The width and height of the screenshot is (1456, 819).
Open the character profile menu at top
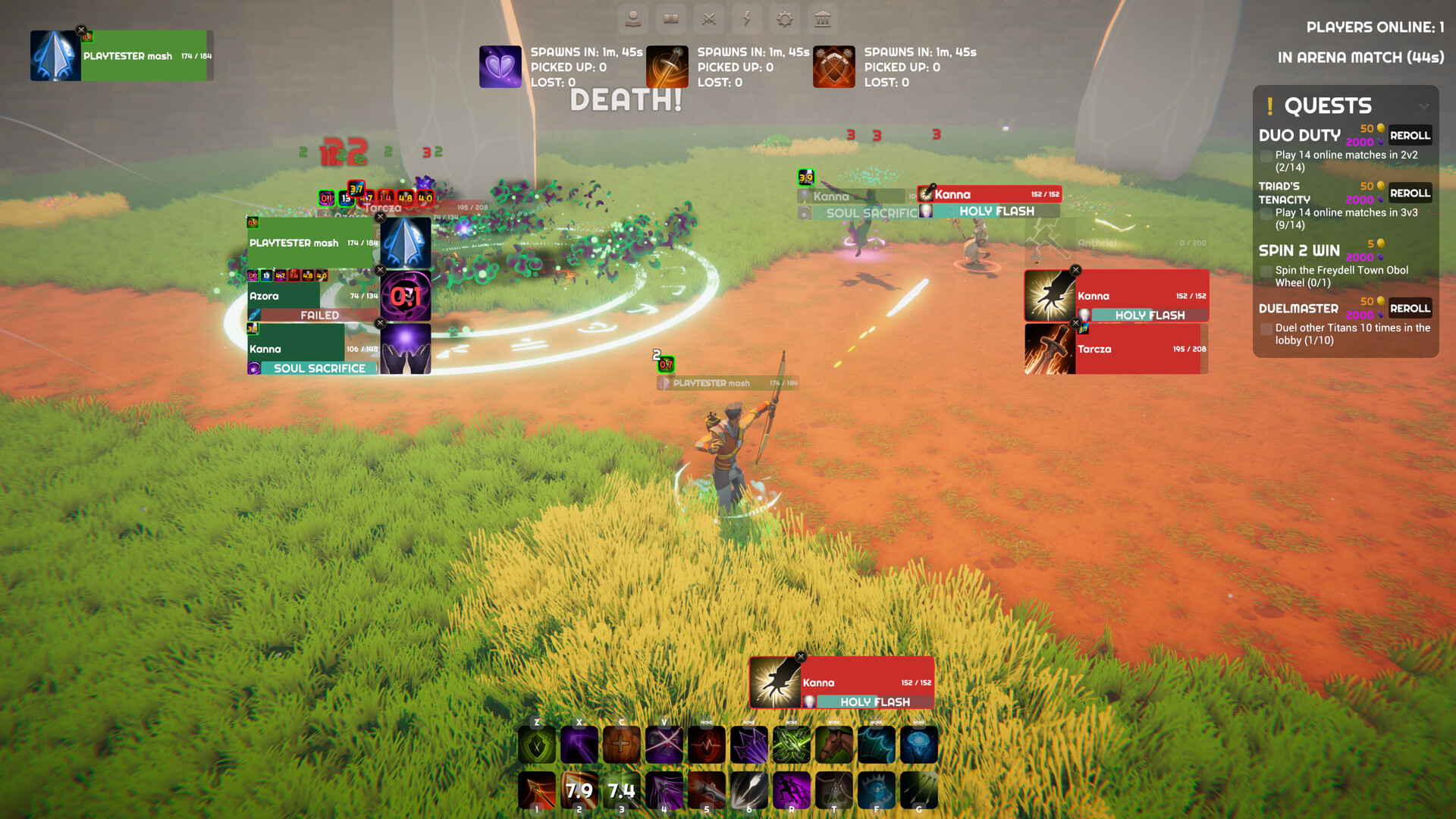[x=633, y=20]
